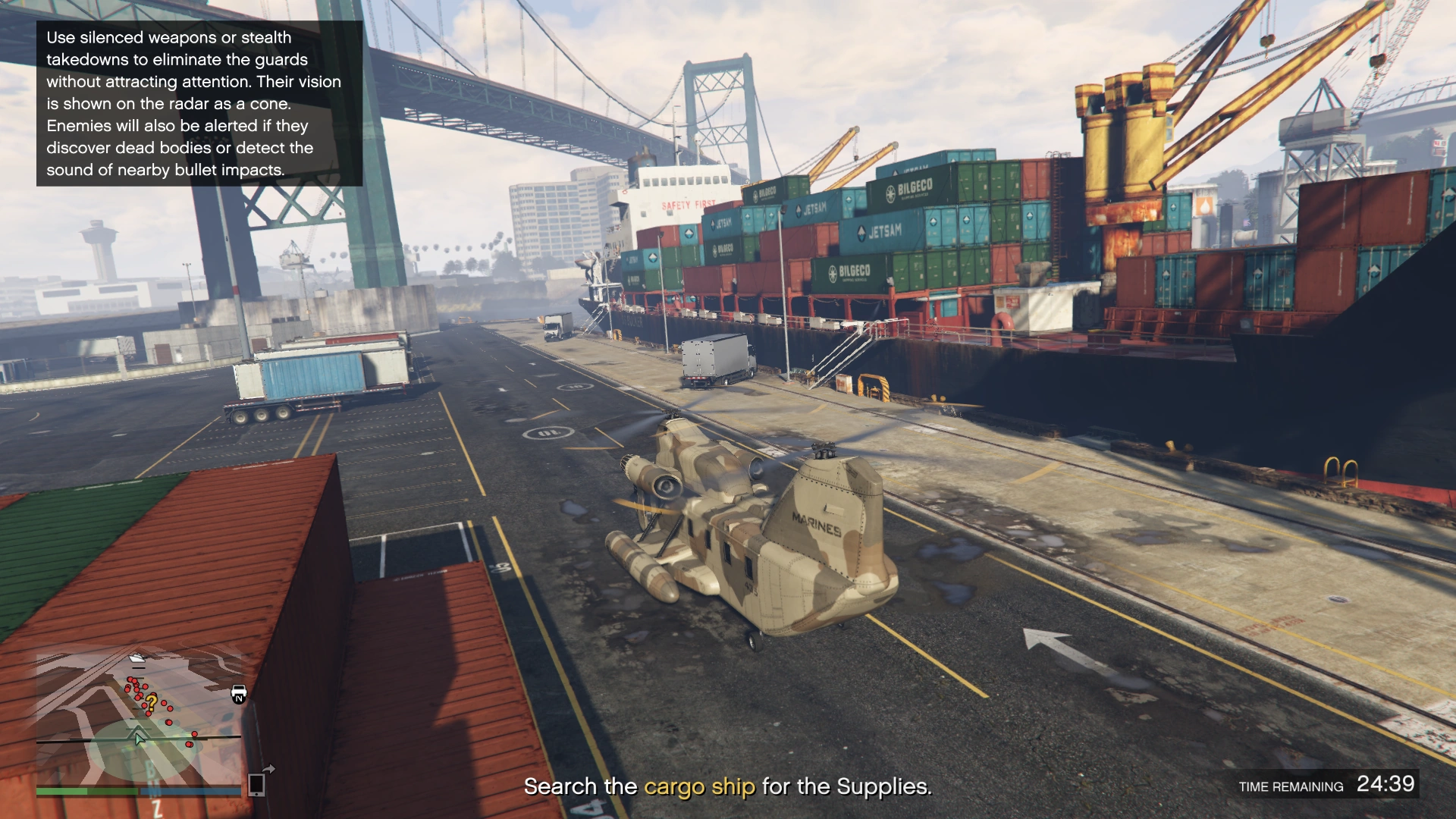The image size is (1456, 819).
Task: Click the health and armor bar under the minimap
Action: pos(140,789)
